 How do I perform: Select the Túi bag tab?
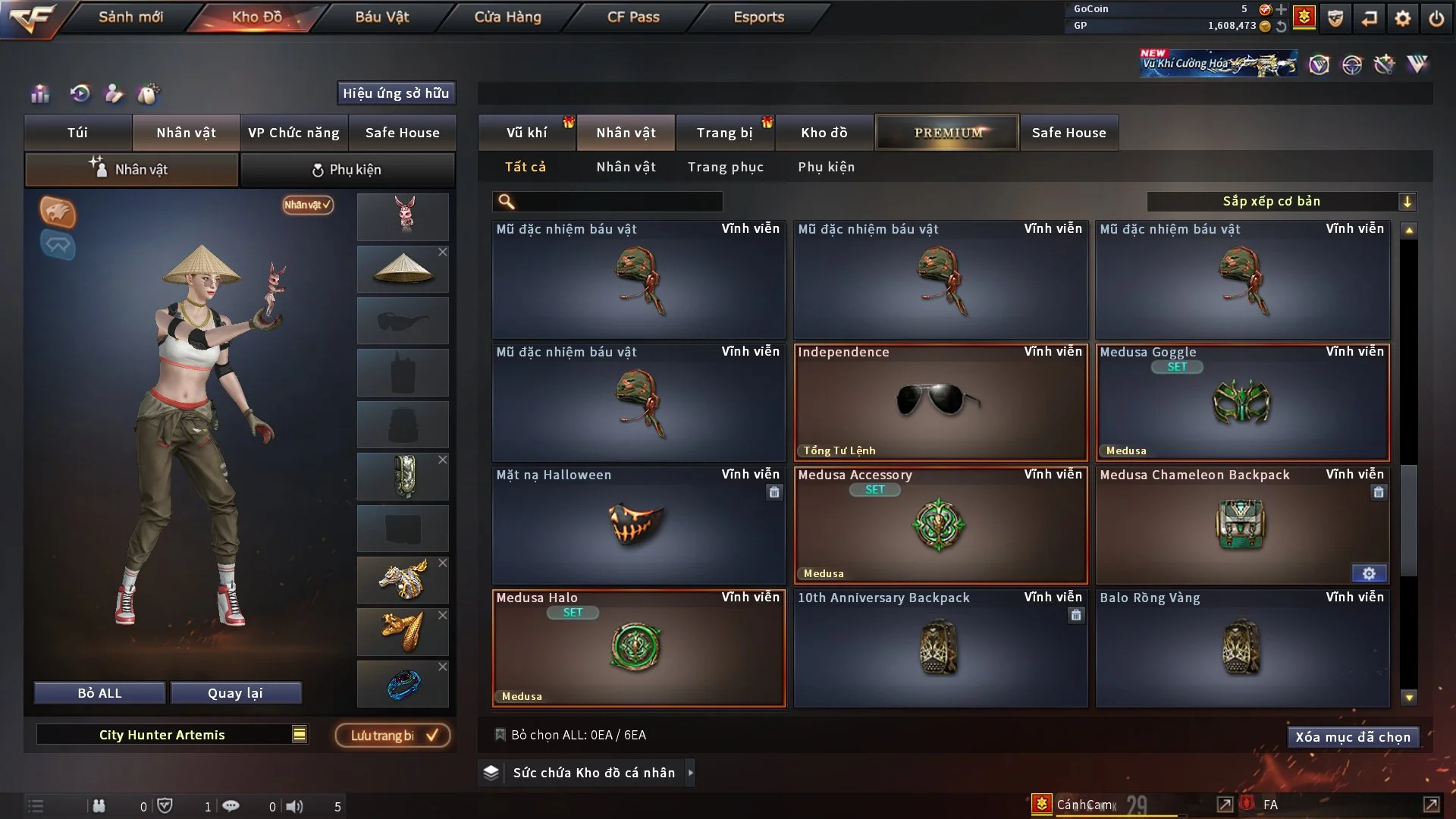(77, 133)
